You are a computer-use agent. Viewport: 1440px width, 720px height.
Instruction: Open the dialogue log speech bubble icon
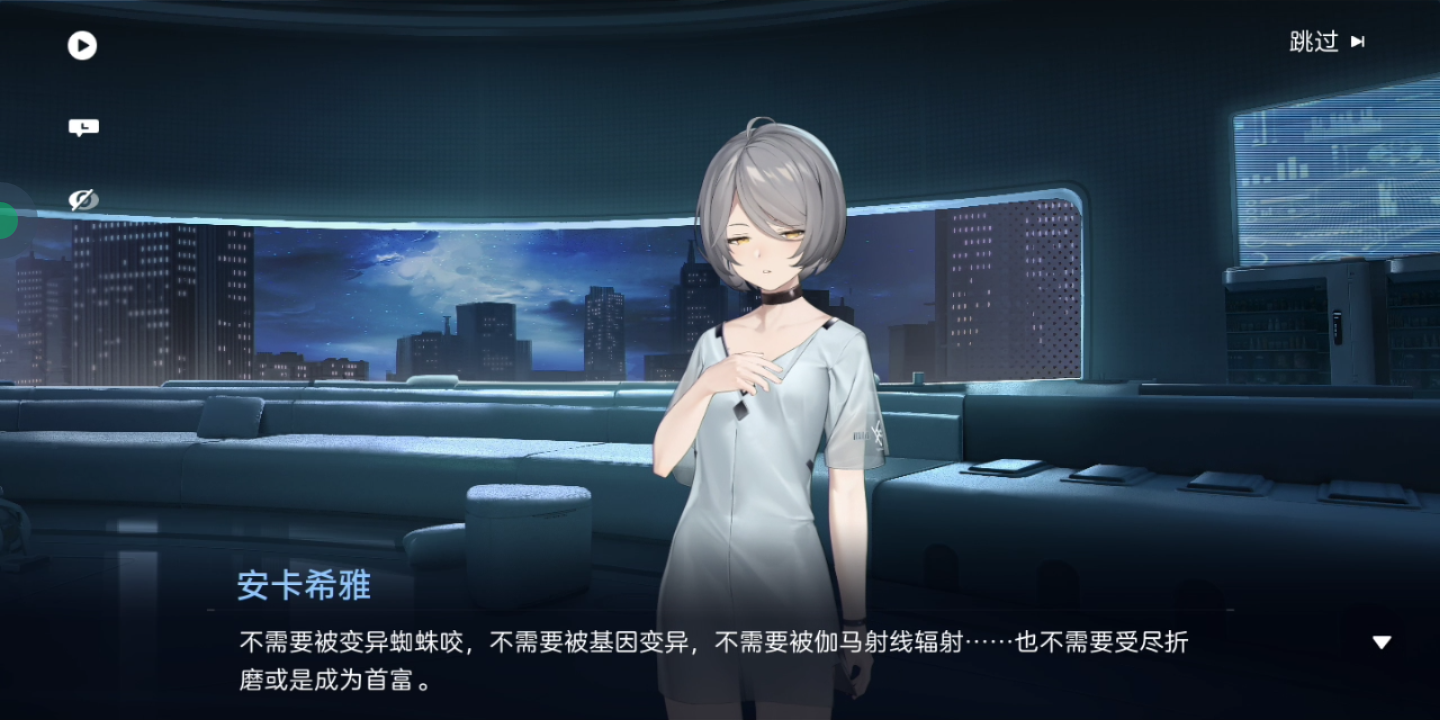pyautogui.click(x=83, y=127)
